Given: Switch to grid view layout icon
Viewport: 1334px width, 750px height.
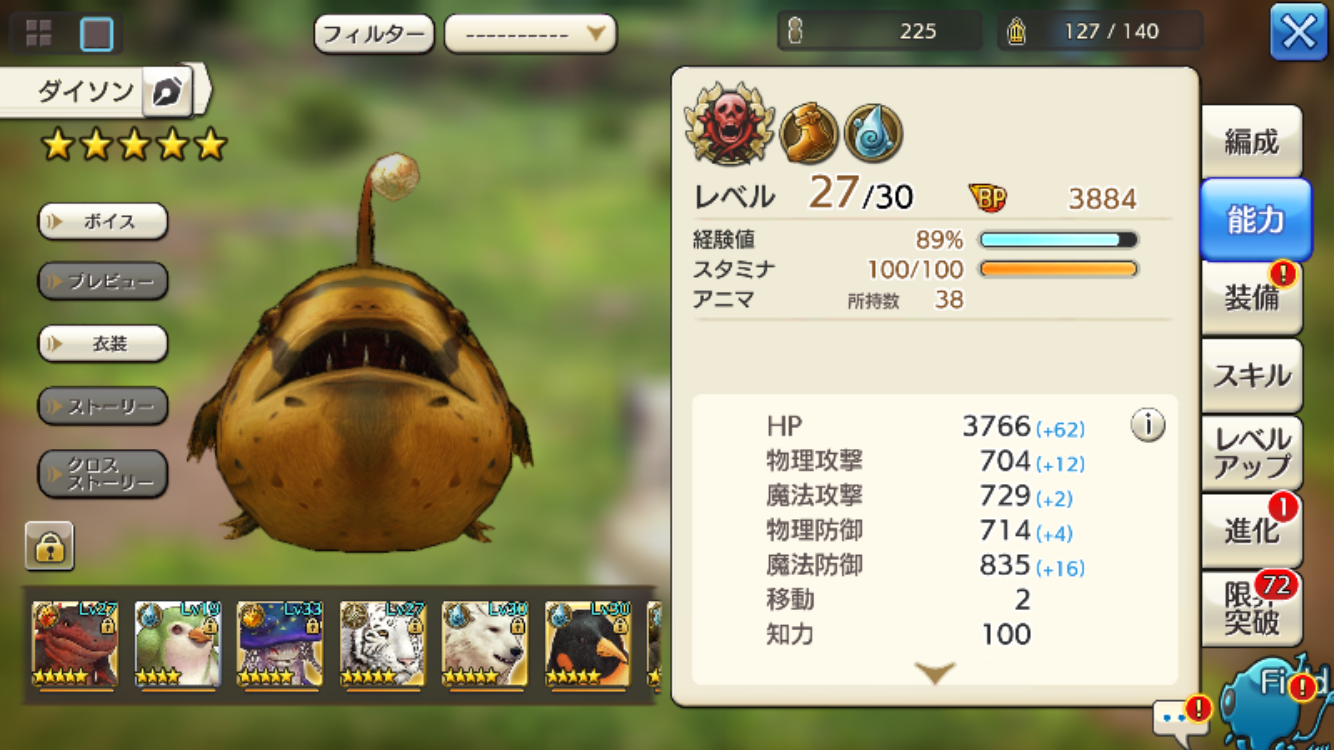Looking at the screenshot, I should [x=39, y=34].
